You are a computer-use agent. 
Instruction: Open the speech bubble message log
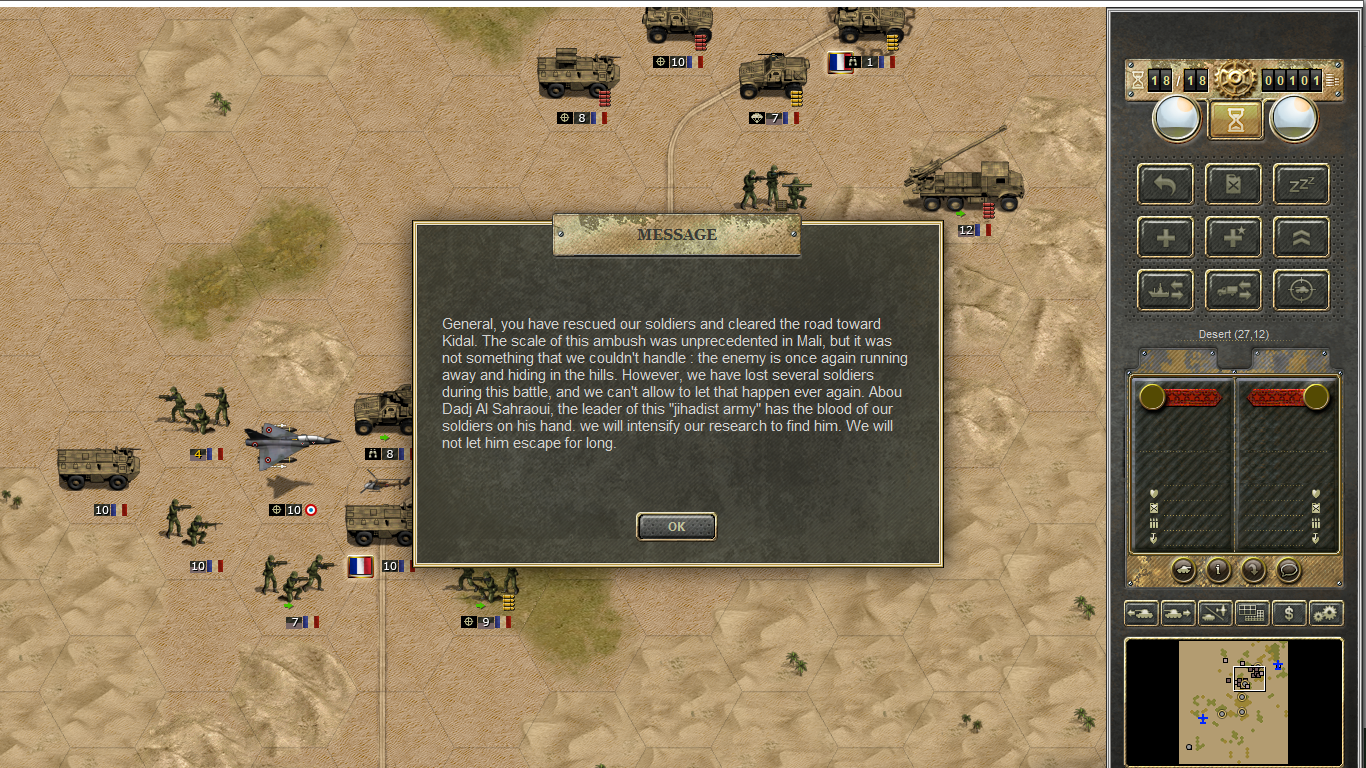click(x=1289, y=570)
